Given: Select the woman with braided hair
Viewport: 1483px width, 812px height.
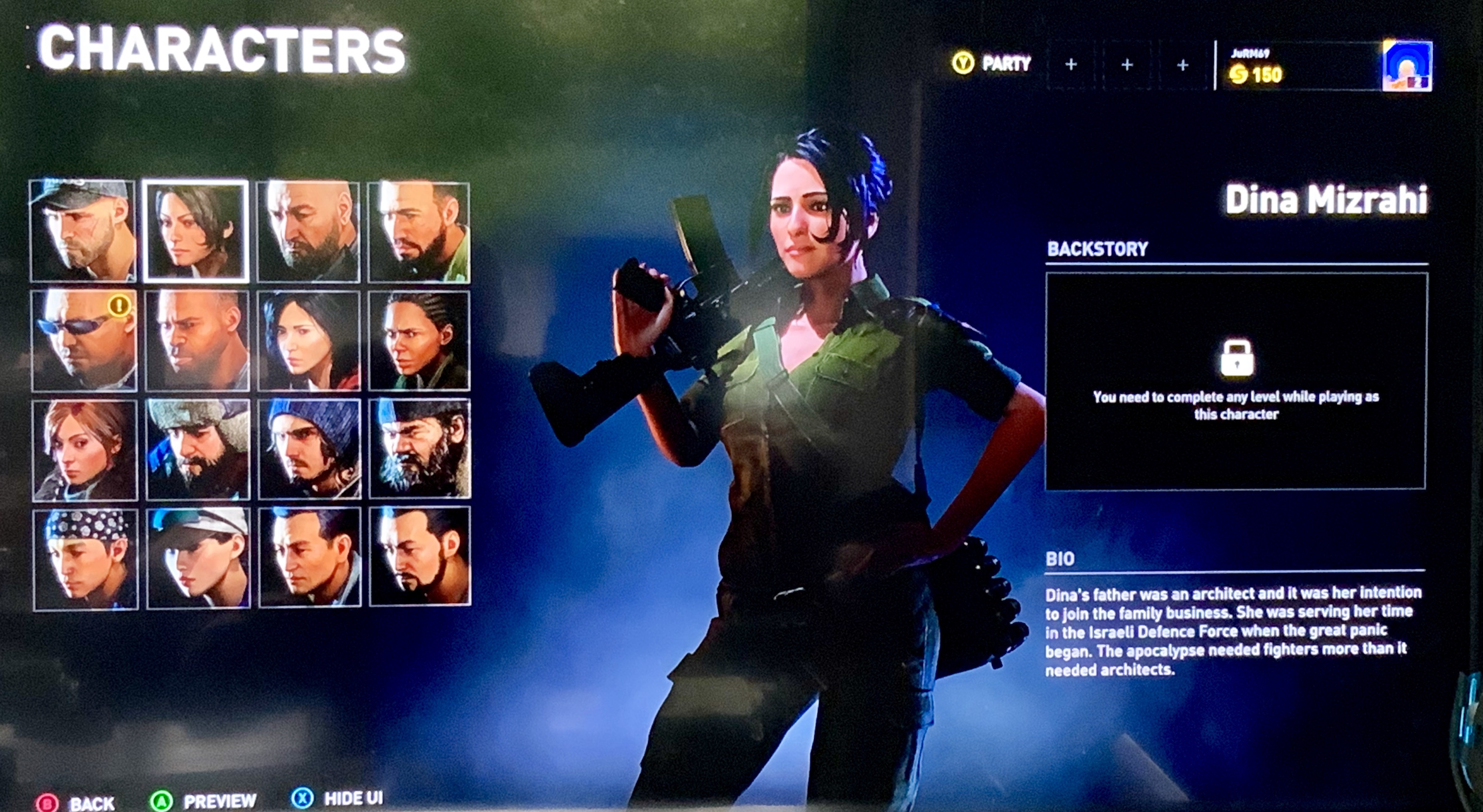Looking at the screenshot, I should 419,341.
